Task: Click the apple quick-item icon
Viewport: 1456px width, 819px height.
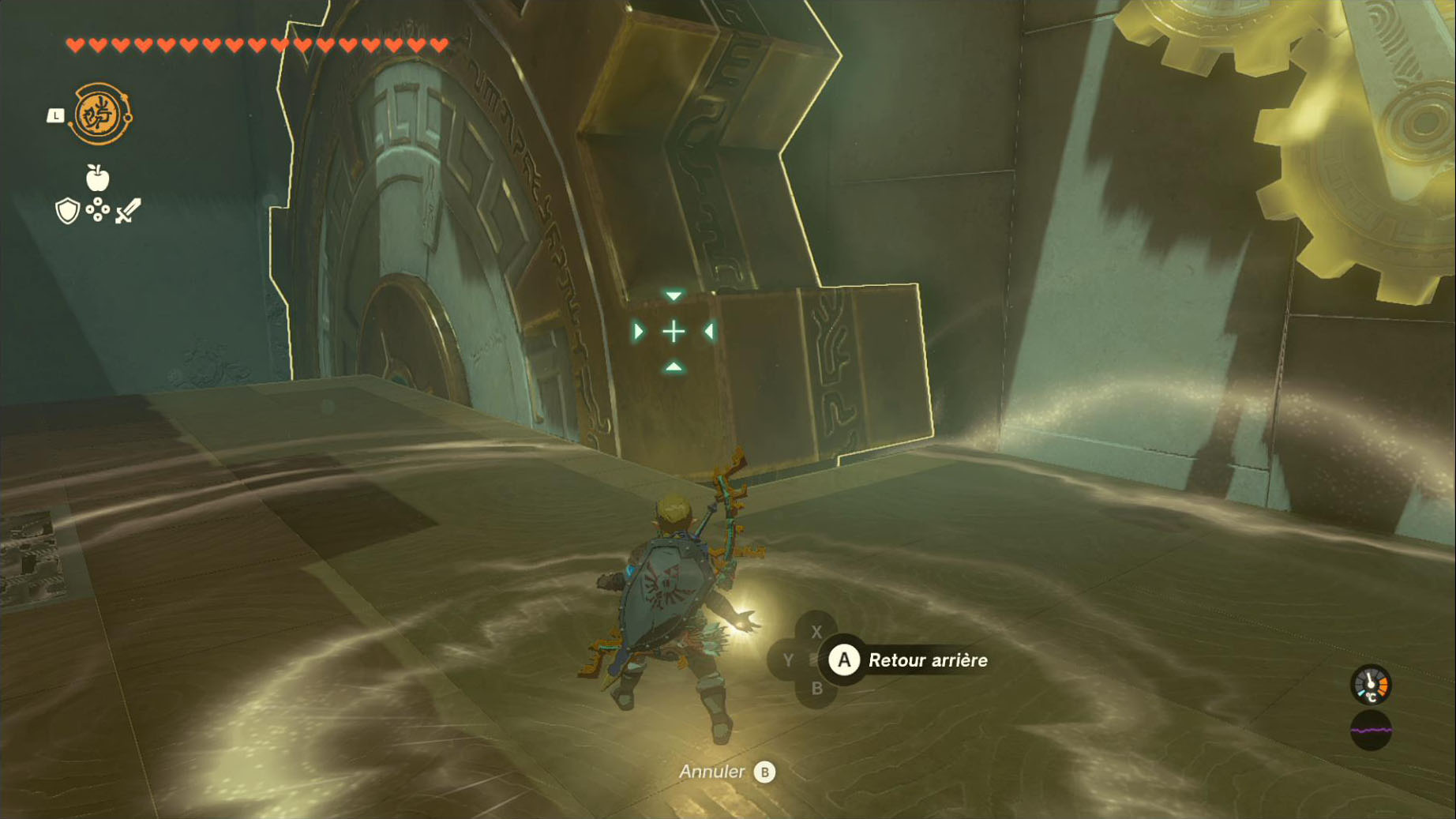Action: pyautogui.click(x=97, y=178)
